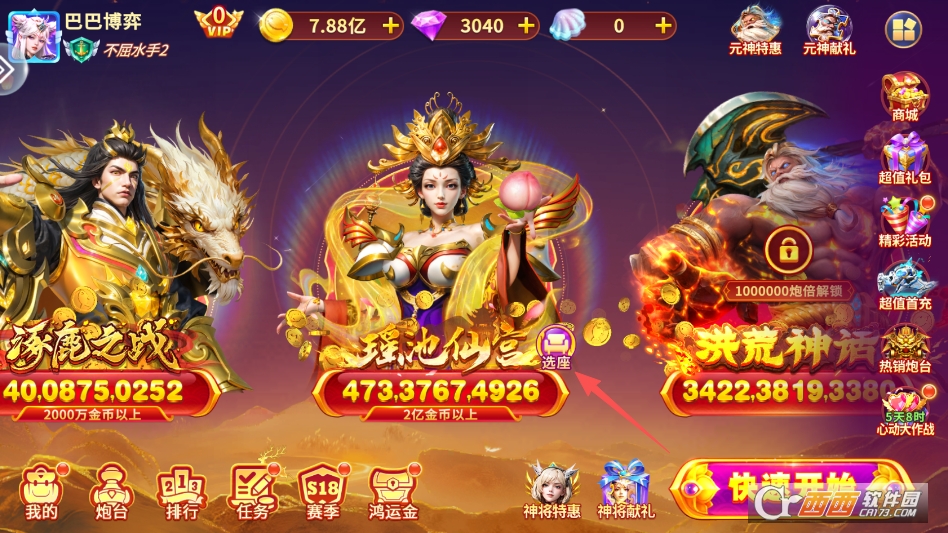Image resolution: width=948 pixels, height=533 pixels.
Task: Show the 排行 leaderboard
Action: tap(181, 492)
